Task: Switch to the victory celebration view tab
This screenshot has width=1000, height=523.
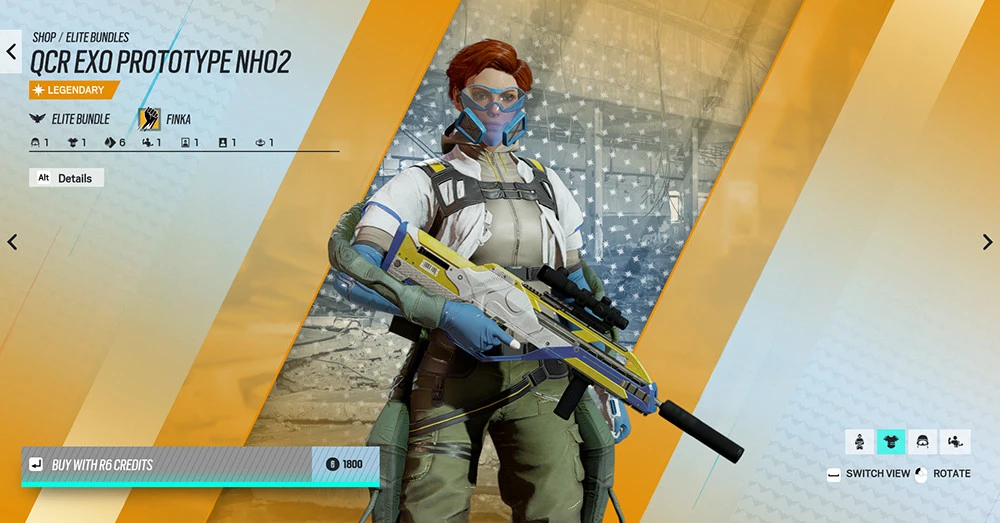Action: [x=955, y=441]
